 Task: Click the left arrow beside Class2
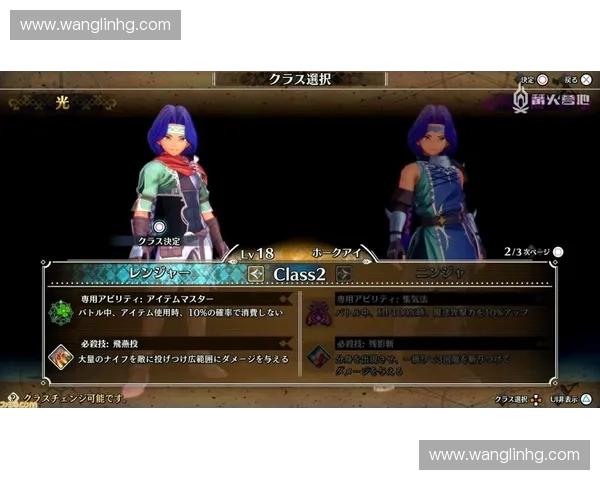256,273
